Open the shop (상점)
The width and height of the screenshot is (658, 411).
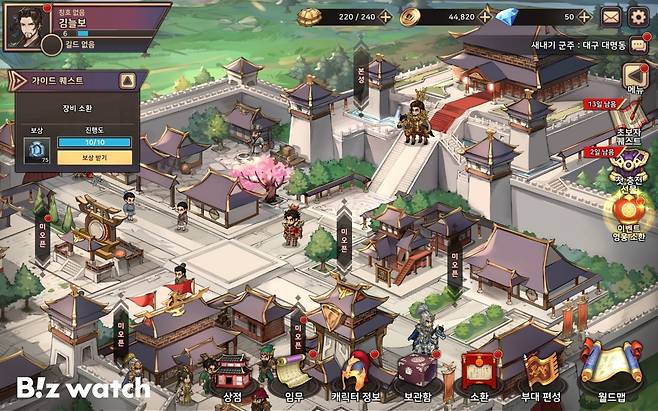pos(232,376)
